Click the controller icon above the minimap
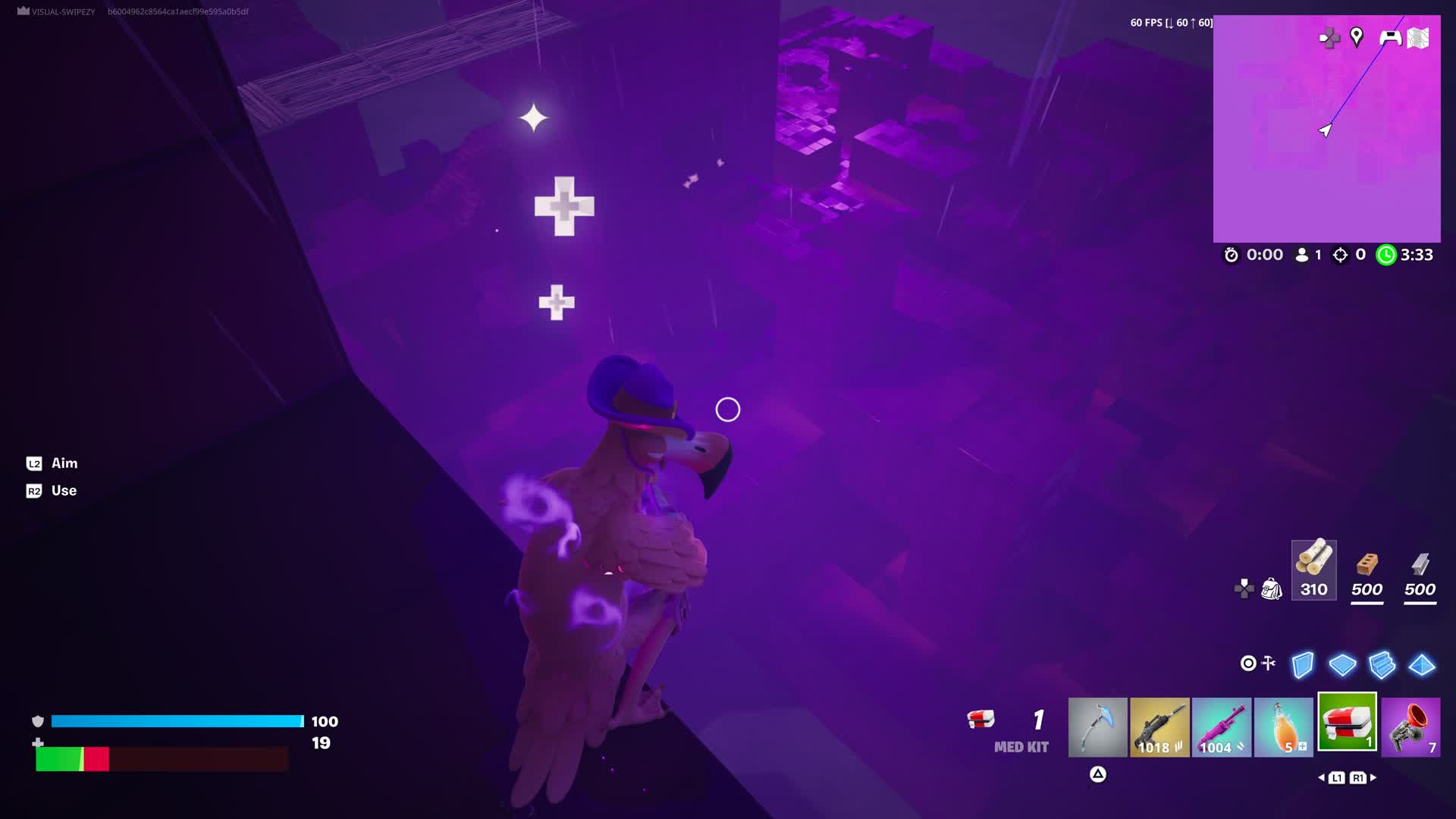Viewport: 1456px width, 819px height. [x=1392, y=38]
